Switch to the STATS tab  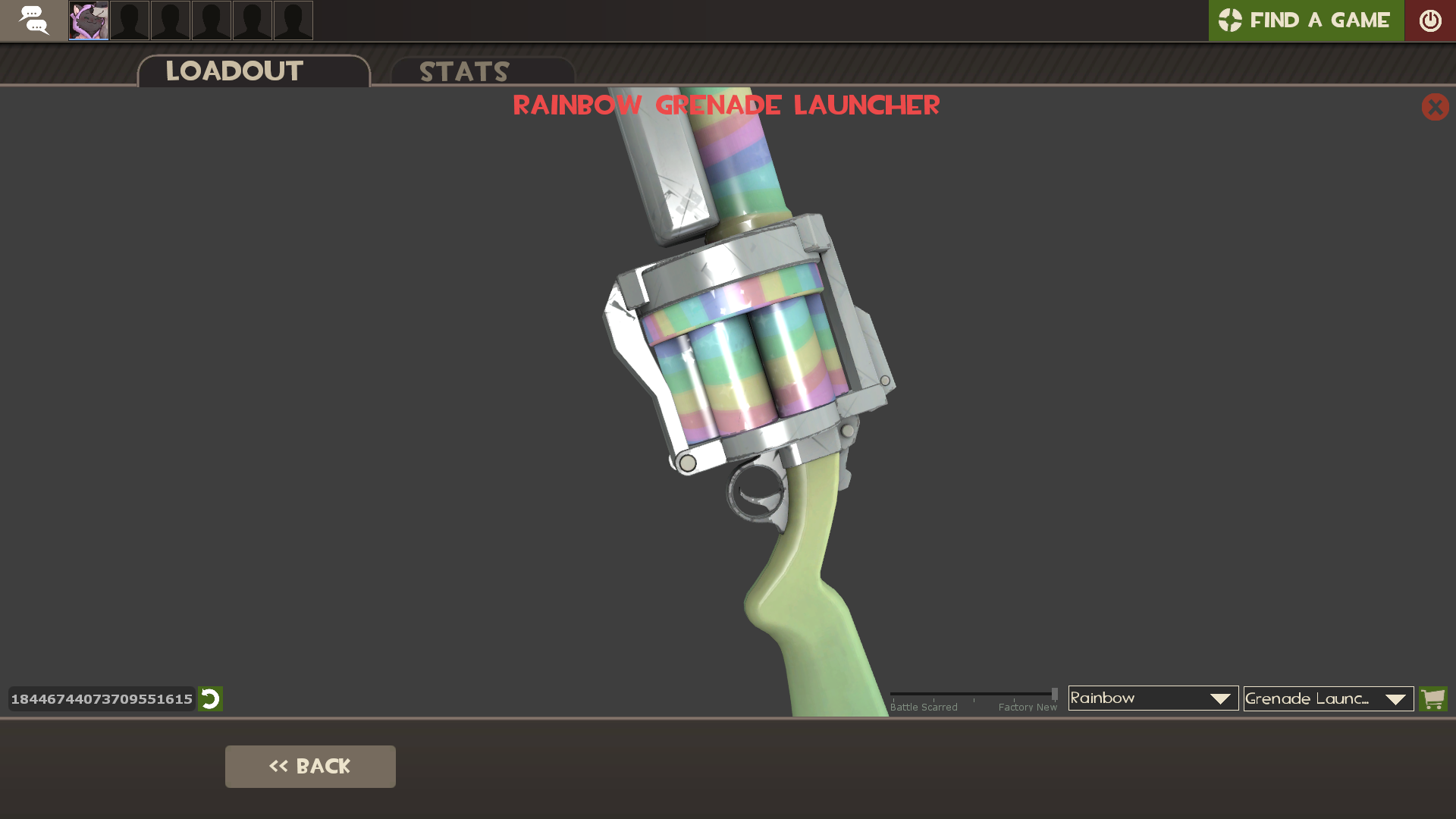(x=464, y=72)
